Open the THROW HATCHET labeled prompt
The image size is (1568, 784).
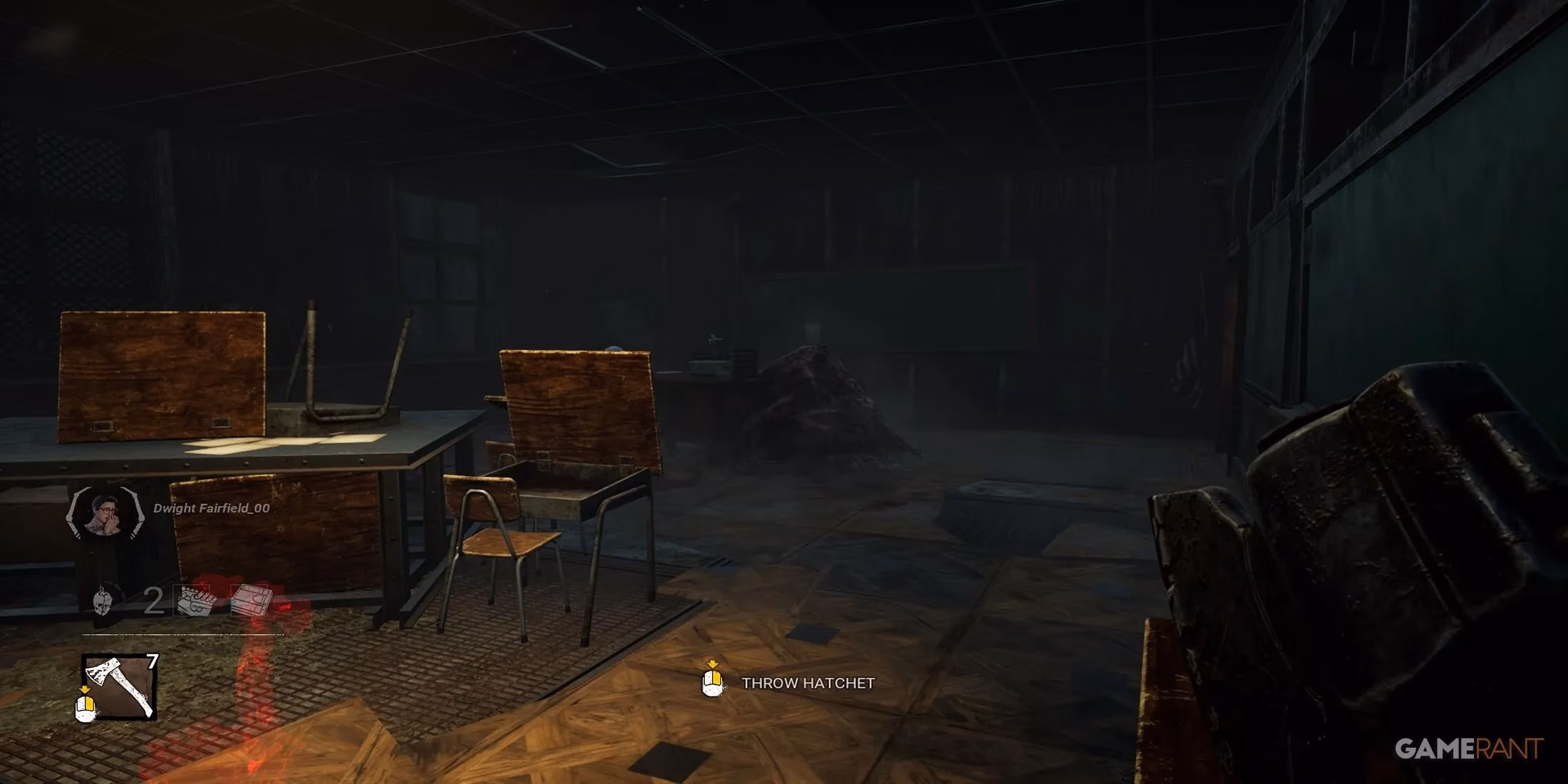point(805,684)
